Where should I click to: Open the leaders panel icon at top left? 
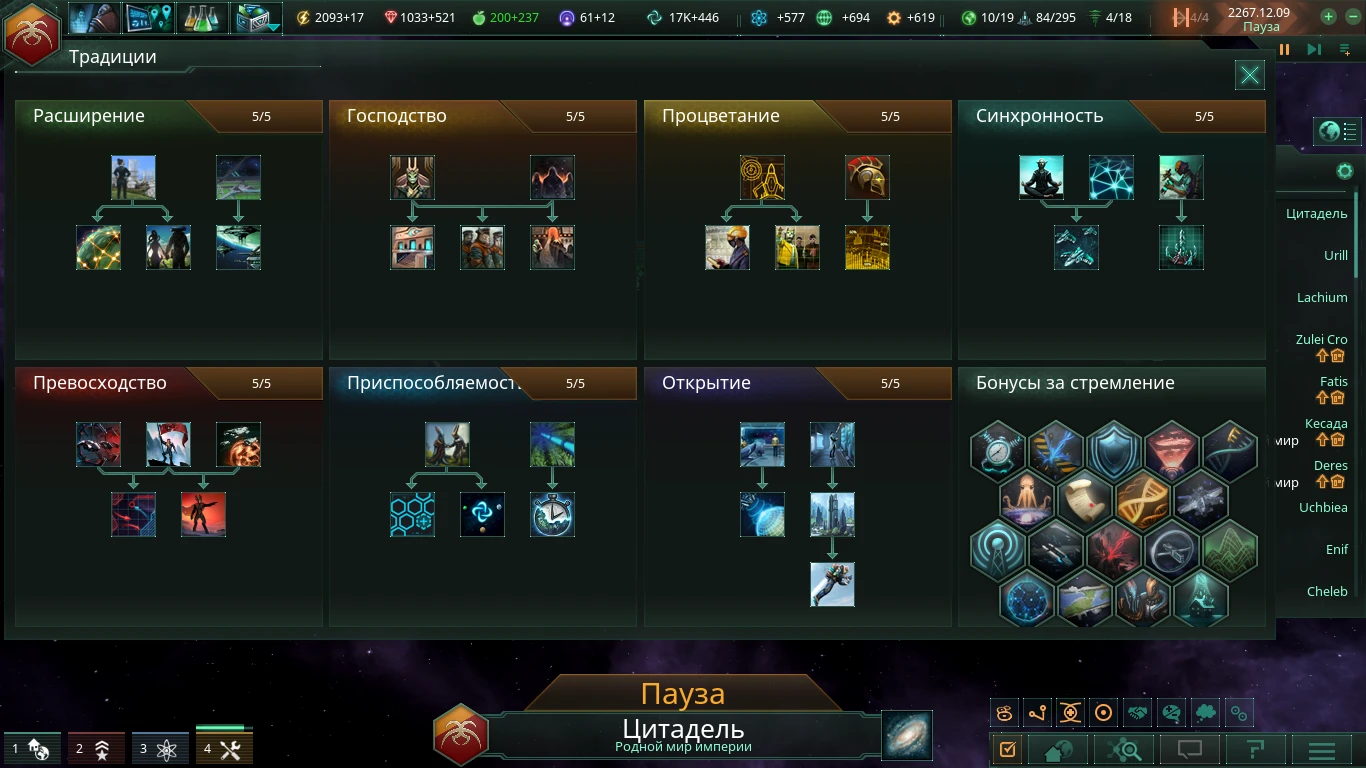[x=95, y=17]
